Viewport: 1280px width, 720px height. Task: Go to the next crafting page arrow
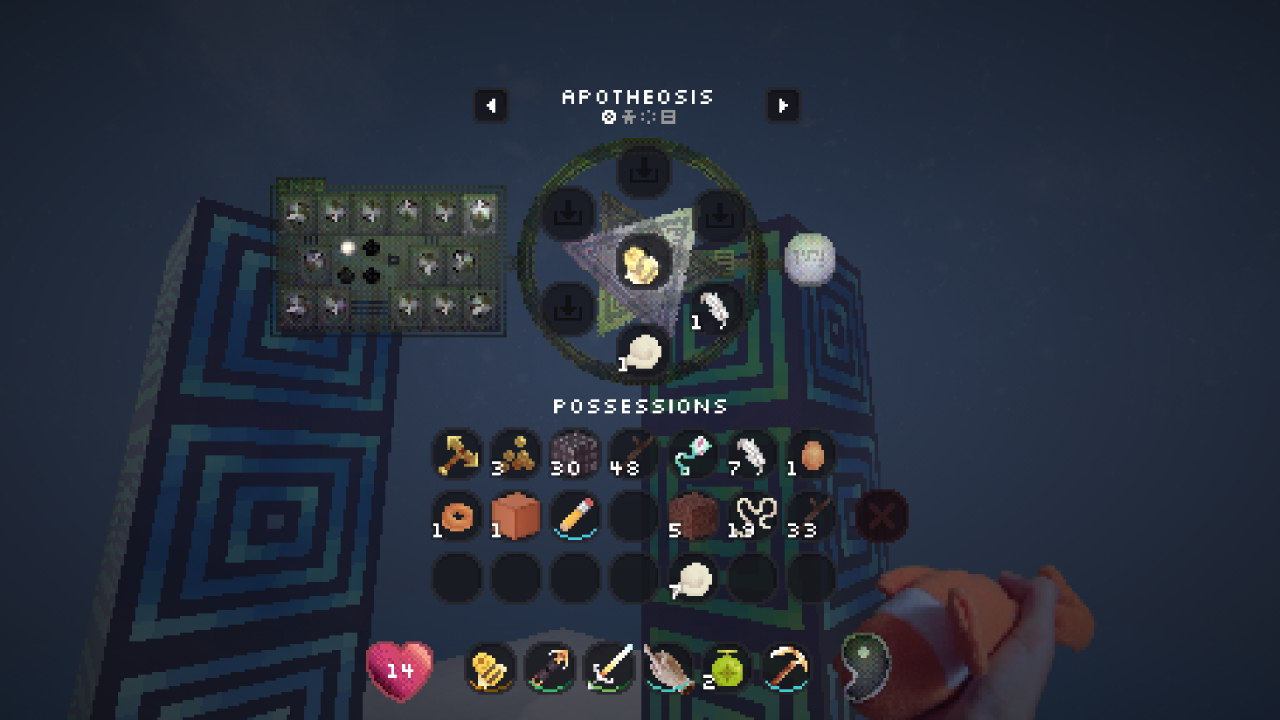[783, 105]
